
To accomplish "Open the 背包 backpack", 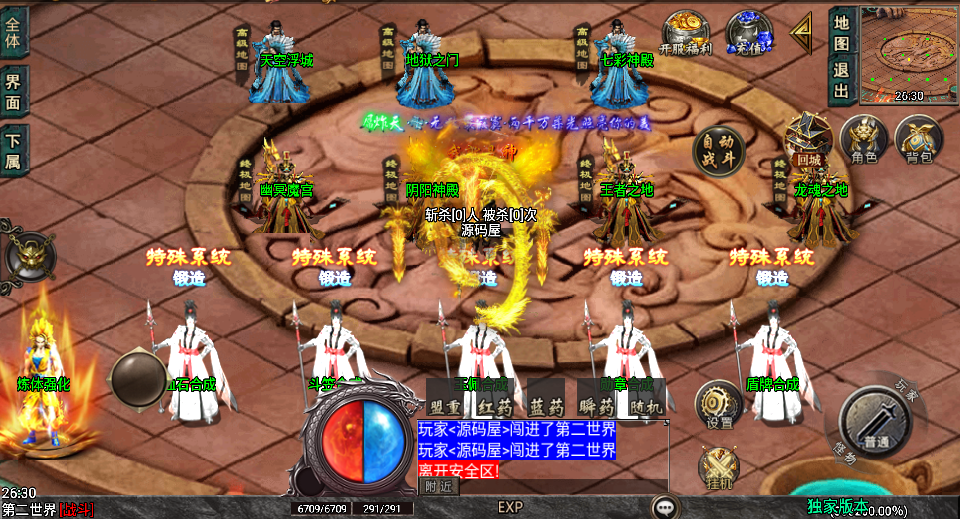I will 916,138.
